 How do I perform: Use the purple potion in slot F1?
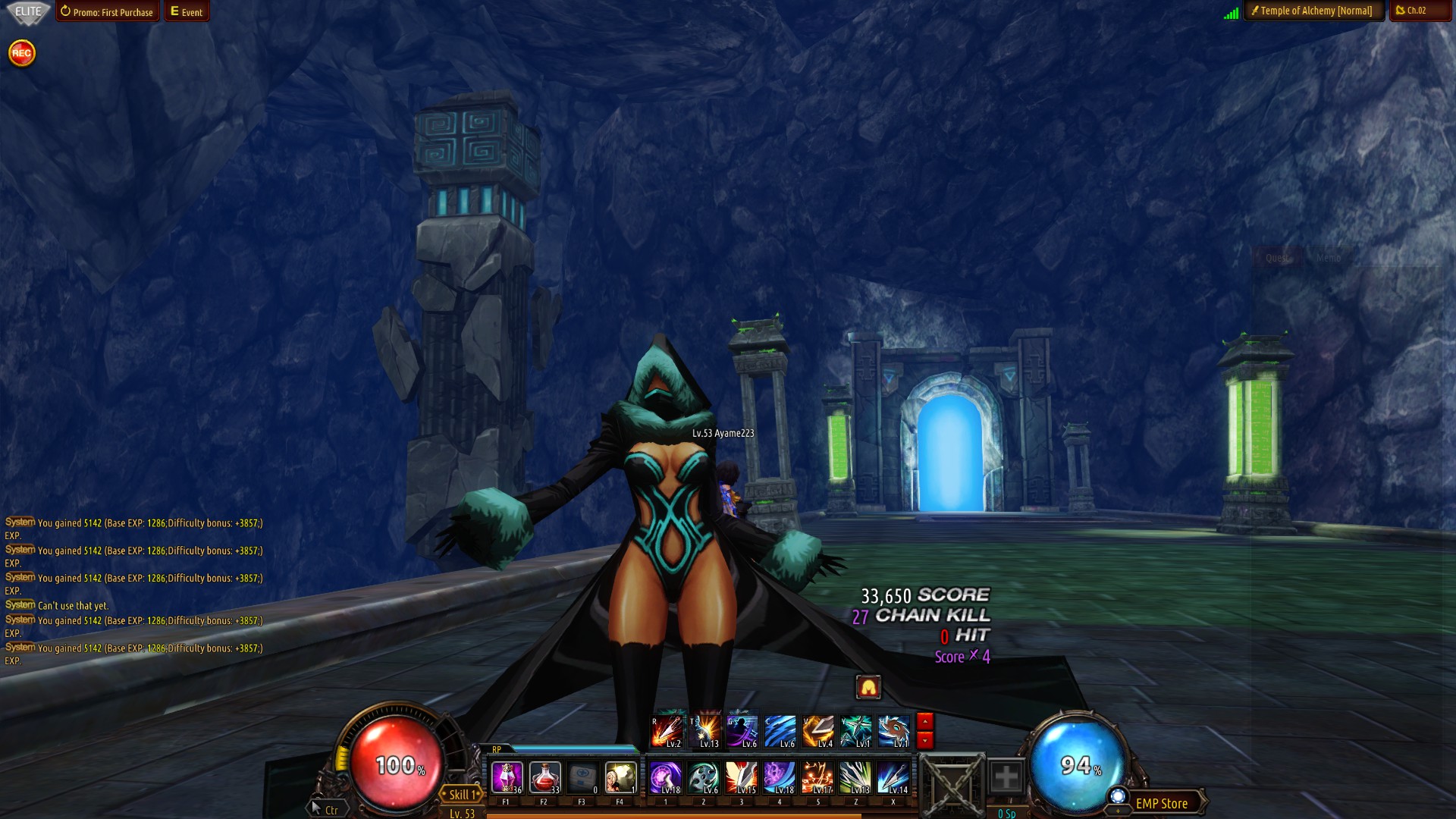tap(507, 778)
